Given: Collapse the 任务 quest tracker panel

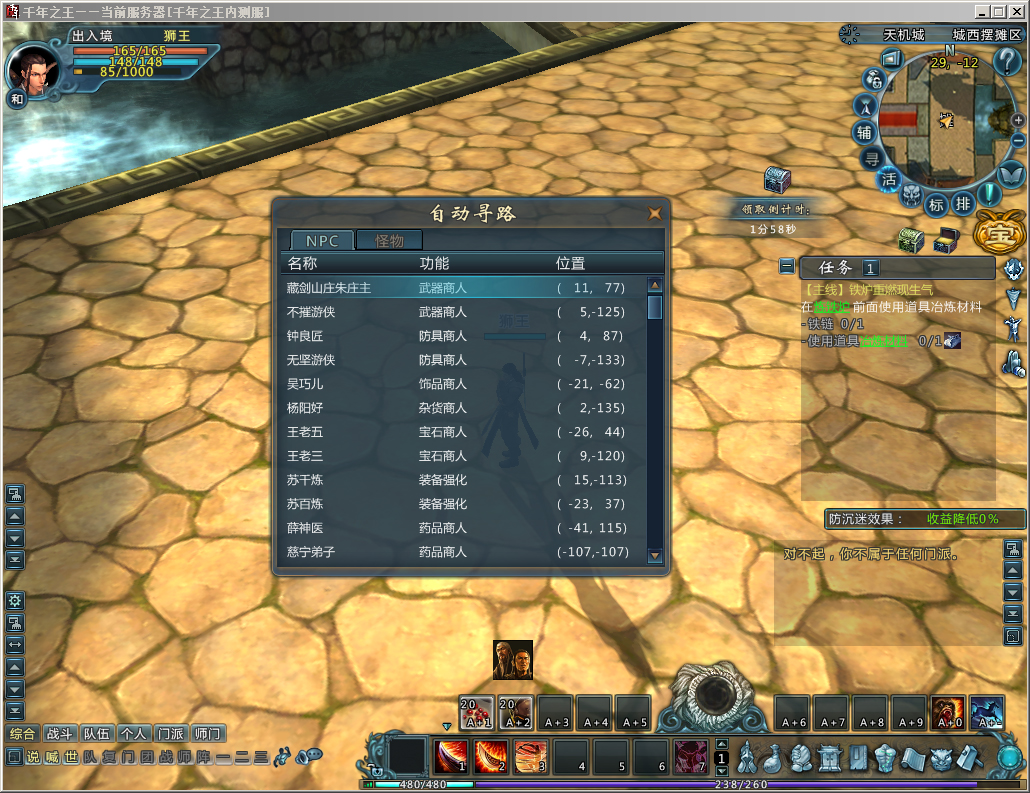Looking at the screenshot, I should point(788,267).
